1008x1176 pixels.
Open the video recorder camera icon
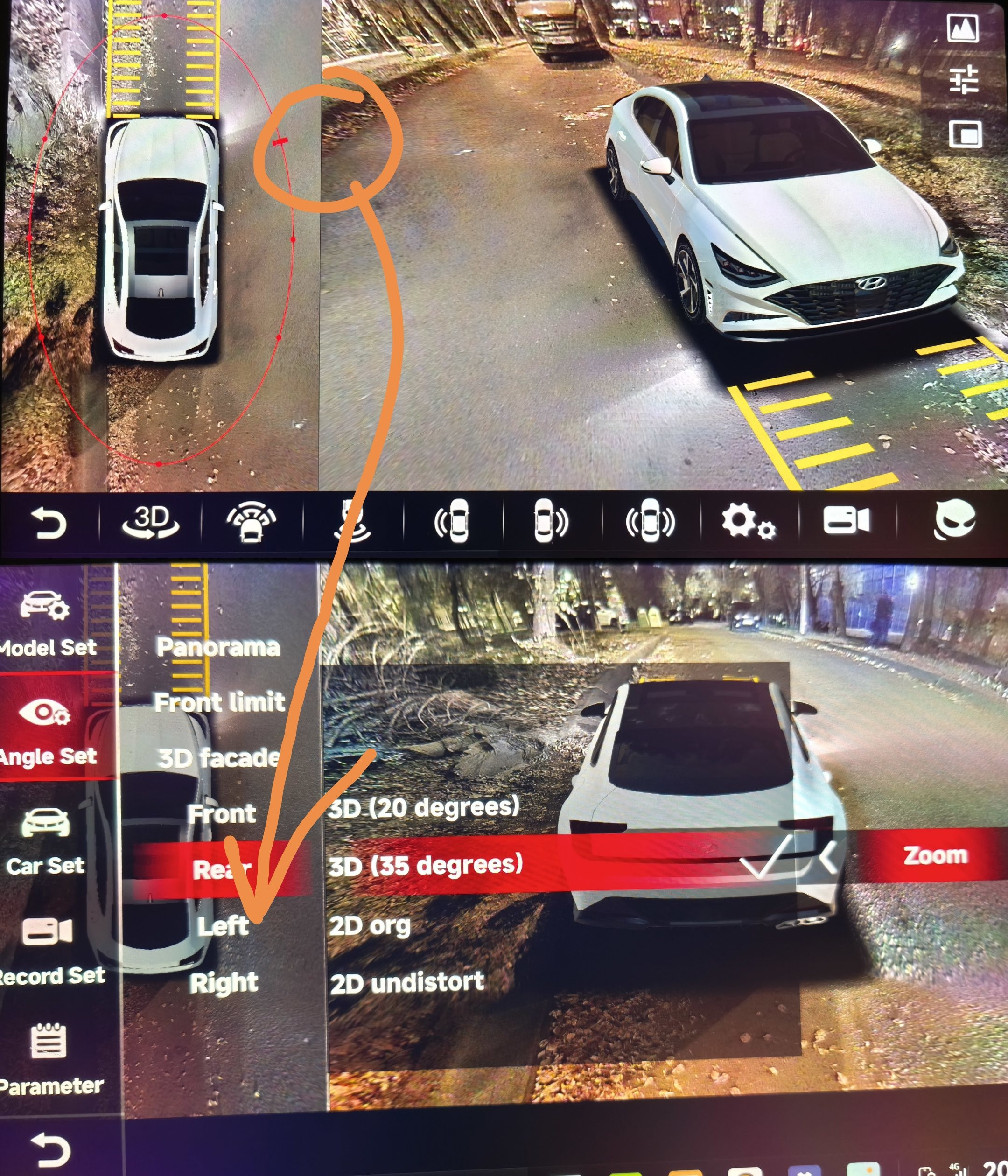click(x=846, y=520)
